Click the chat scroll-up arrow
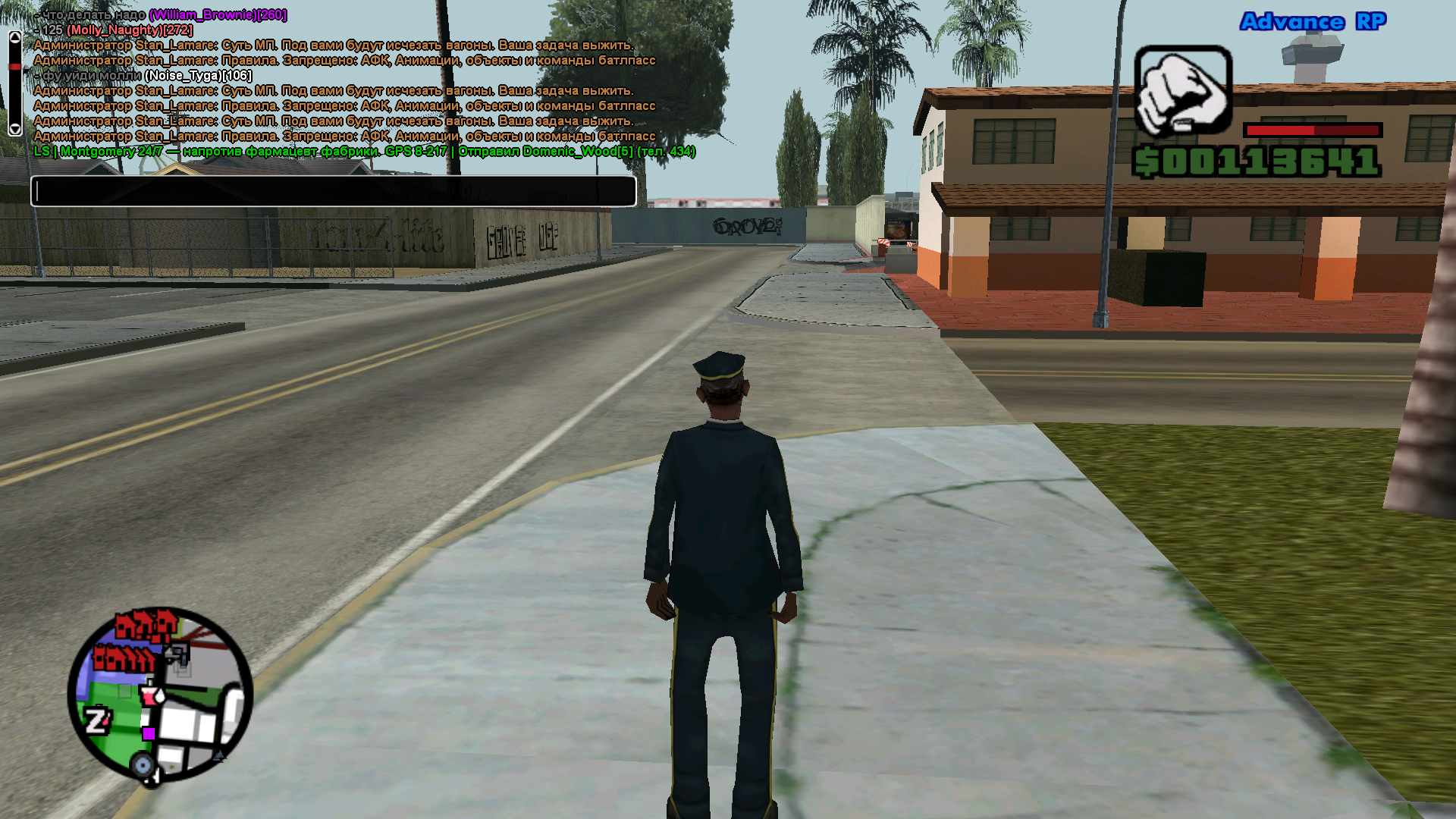Viewport: 1456px width, 819px height. (x=14, y=37)
